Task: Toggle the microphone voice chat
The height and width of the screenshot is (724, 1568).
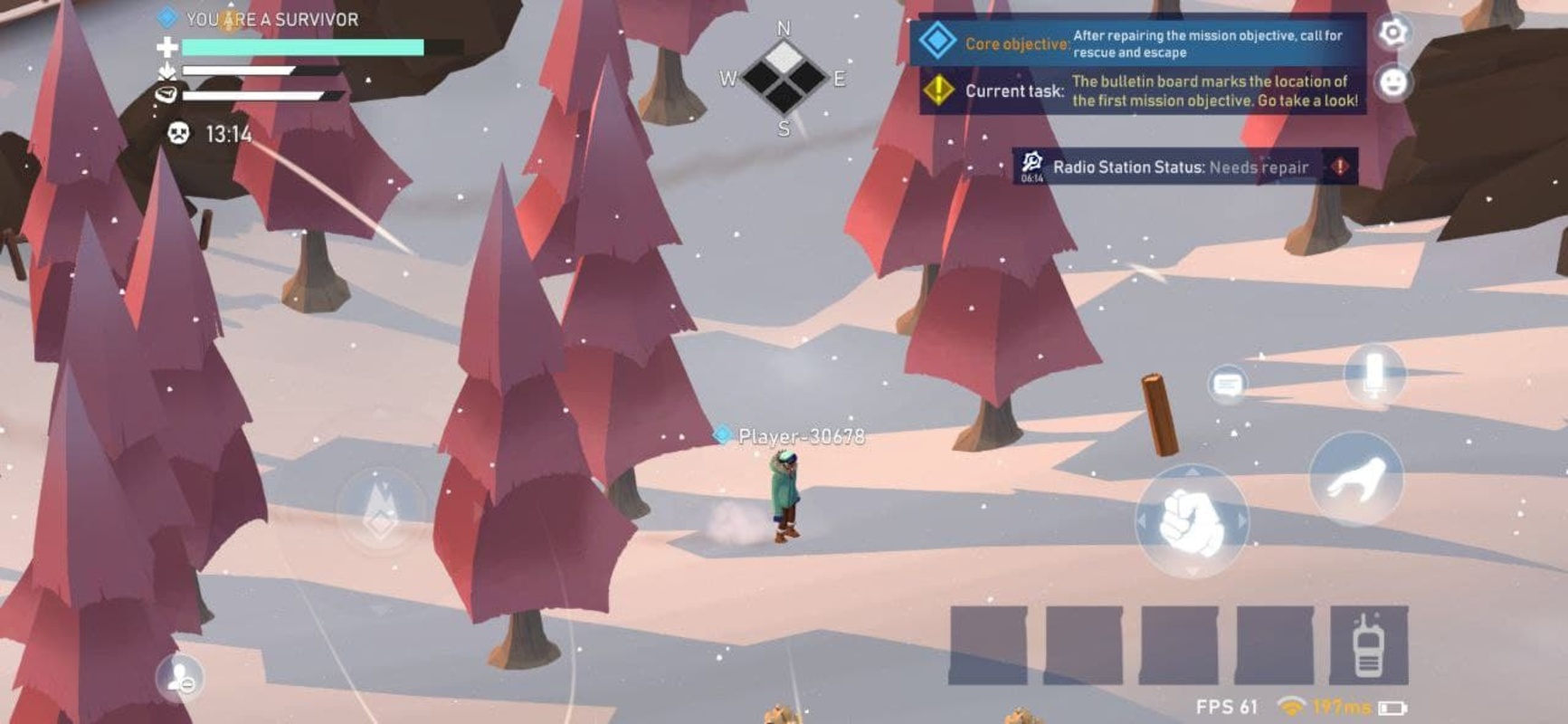Action: pyautogui.click(x=1373, y=374)
